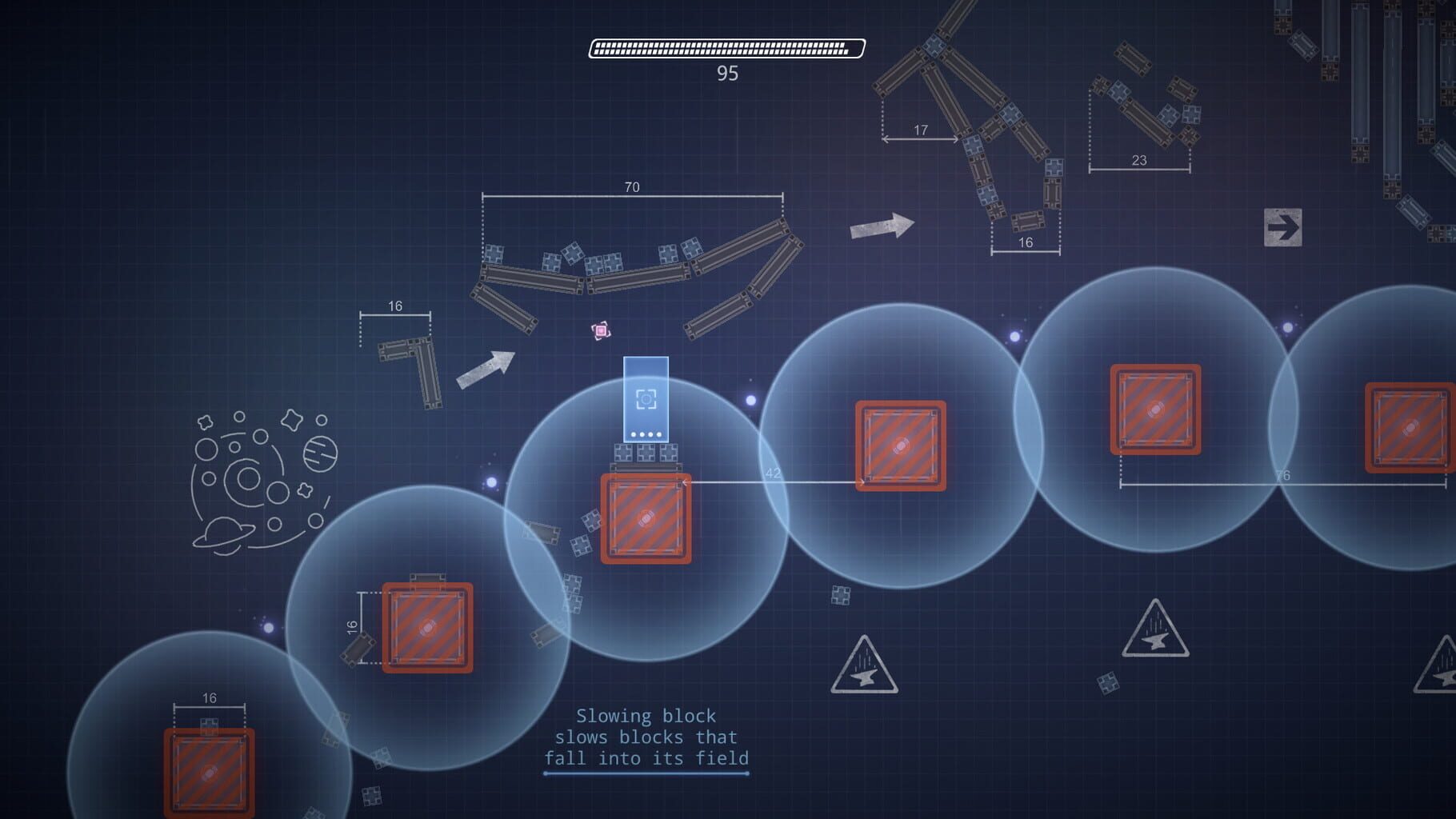The image size is (1456, 819).
Task: Select the smaller arrow near the L-beam
Action: (x=486, y=367)
